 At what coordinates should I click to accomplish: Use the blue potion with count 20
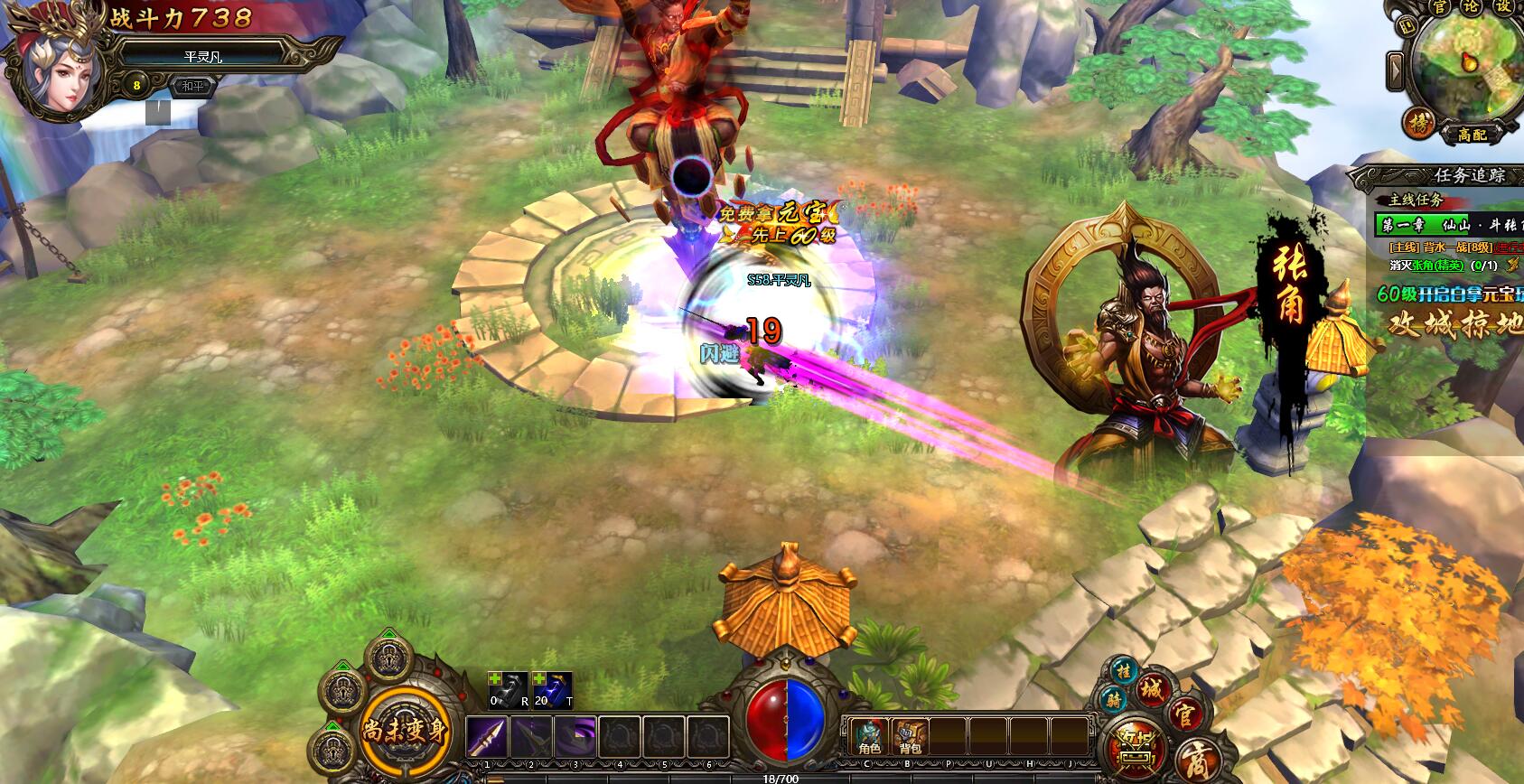(x=552, y=689)
